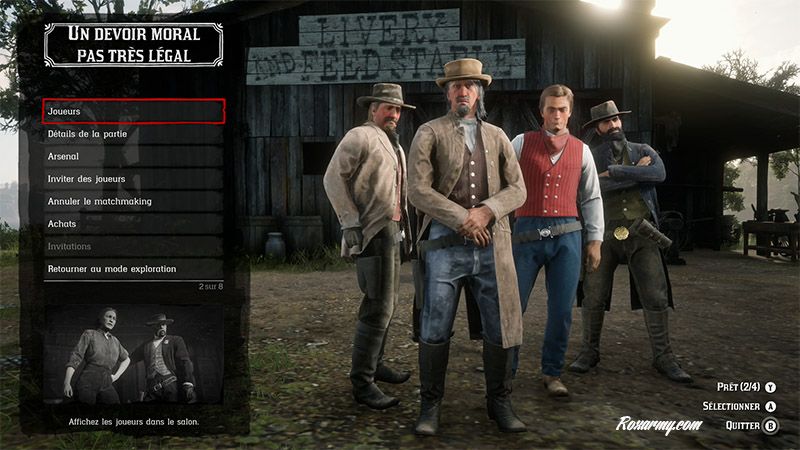Choose Inviter des joueurs
800x450 pixels.
coord(133,179)
